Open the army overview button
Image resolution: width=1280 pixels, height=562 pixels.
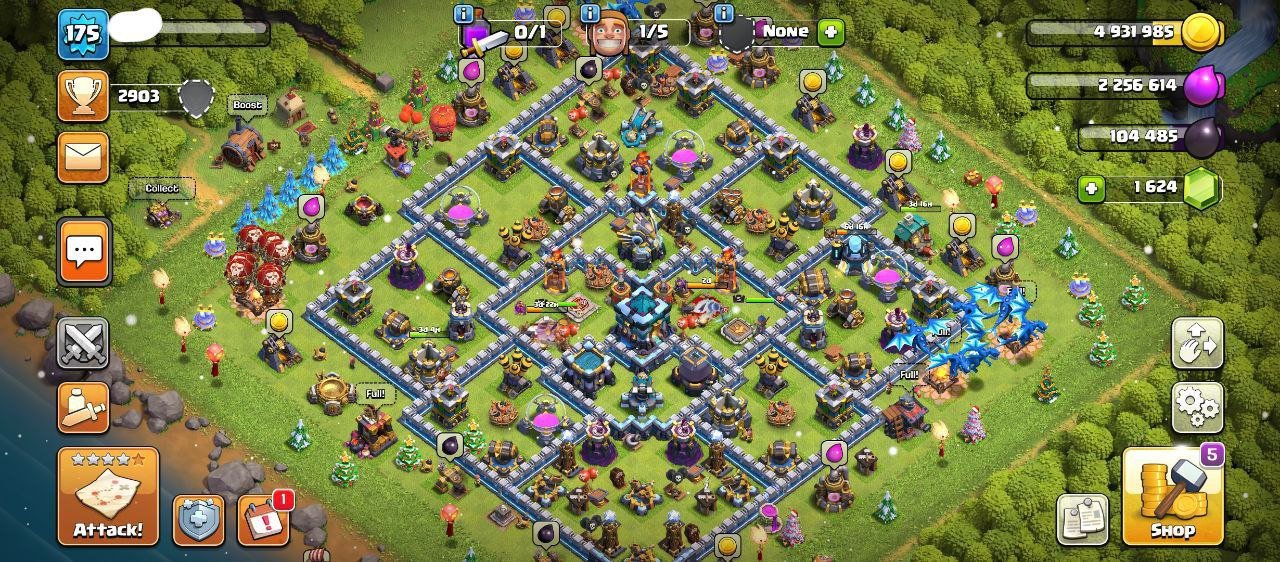pos(83,405)
